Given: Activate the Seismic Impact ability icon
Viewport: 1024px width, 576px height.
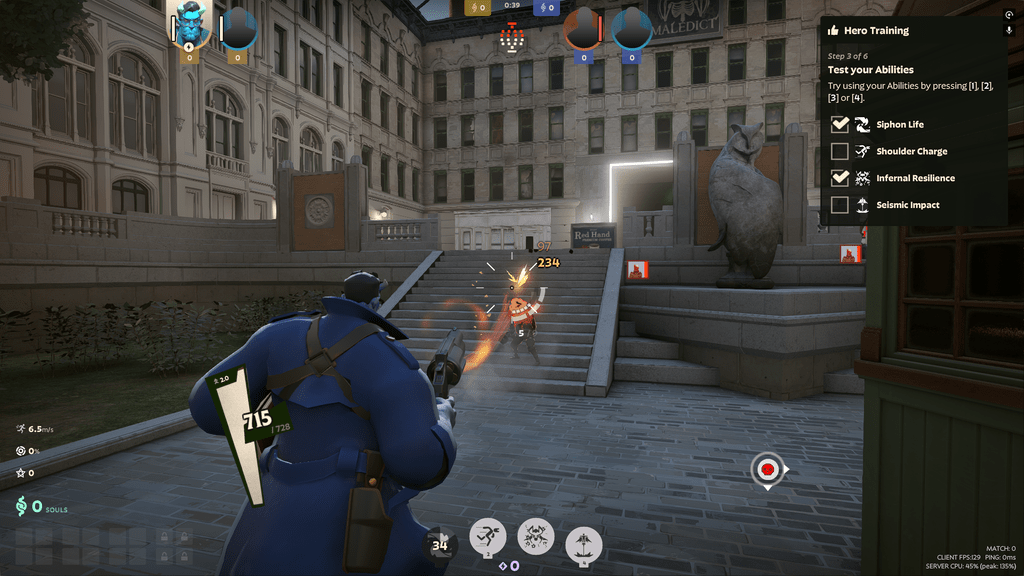Looking at the screenshot, I should [584, 543].
